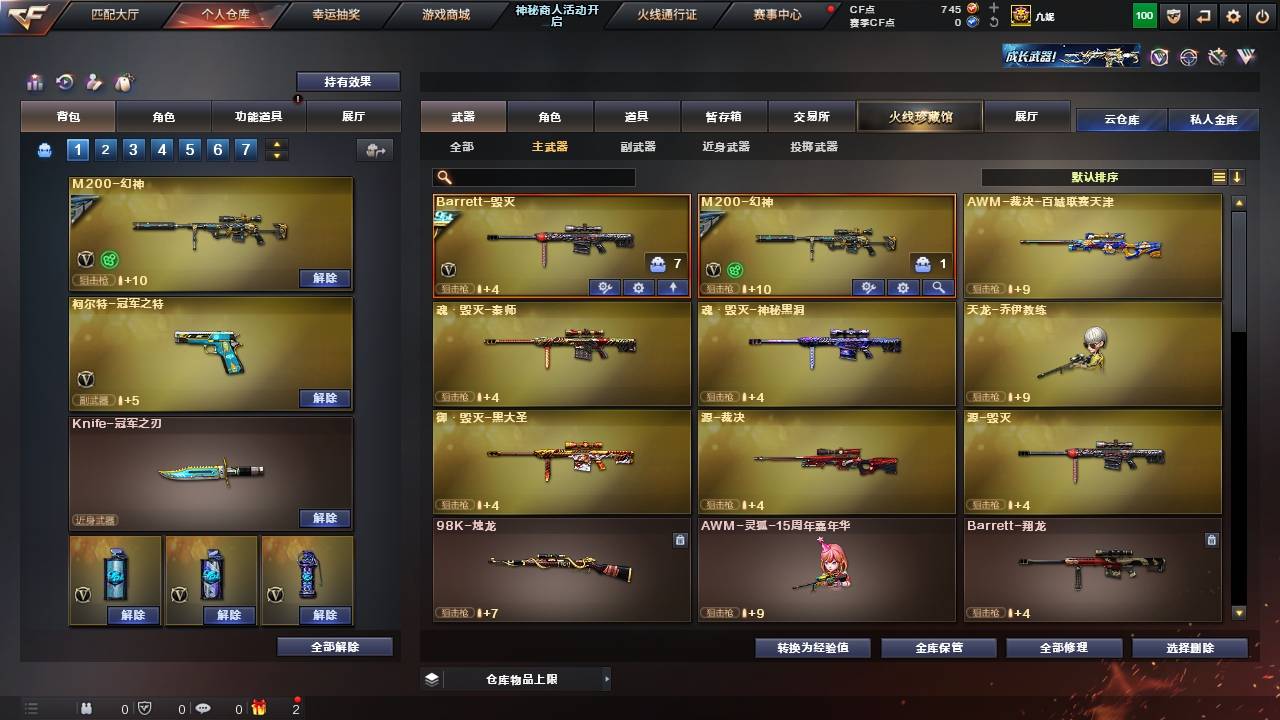Click the return arrow icon beside the settings gear

tap(1203, 16)
